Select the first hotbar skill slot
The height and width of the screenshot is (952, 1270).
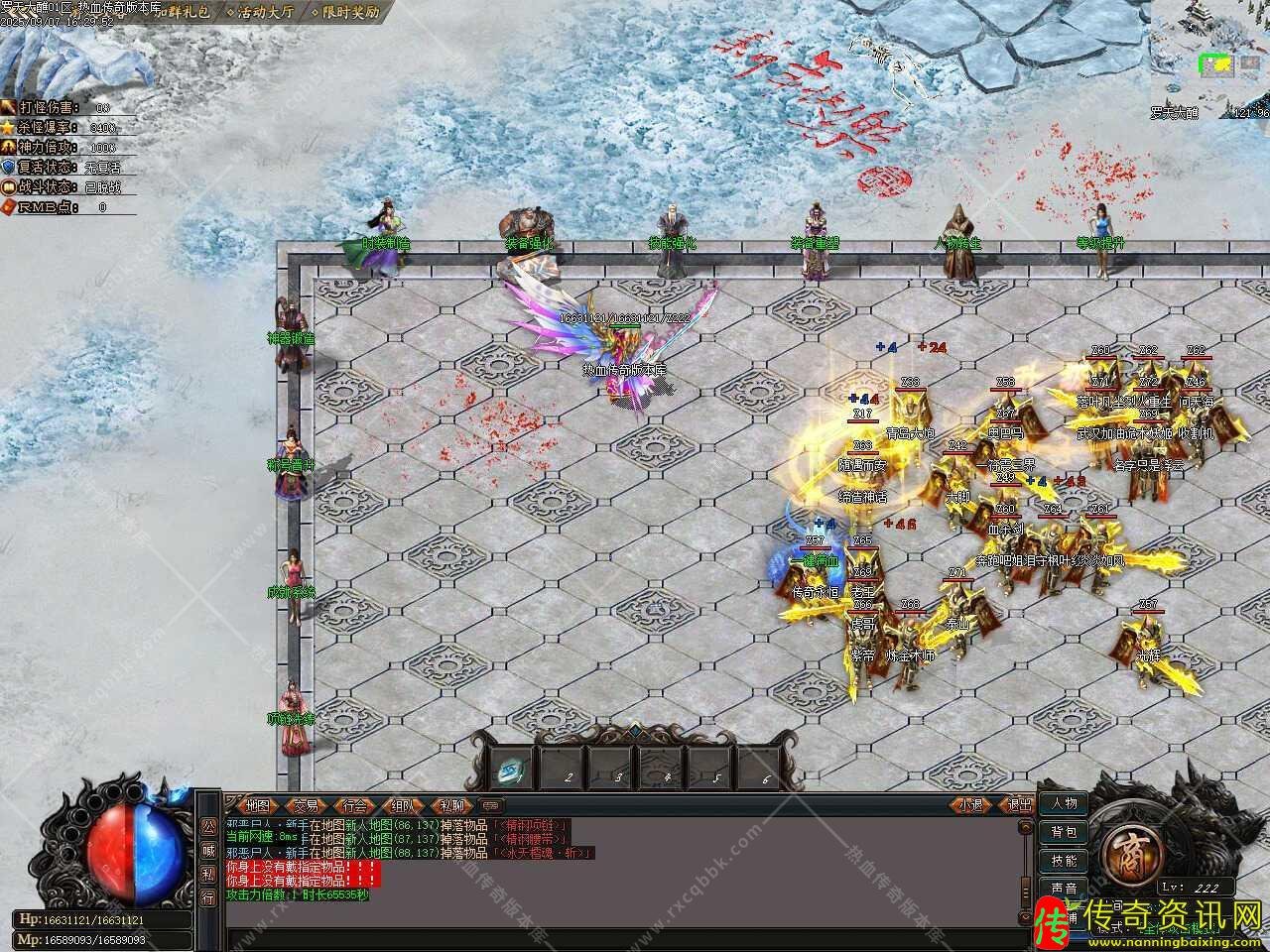point(513,767)
